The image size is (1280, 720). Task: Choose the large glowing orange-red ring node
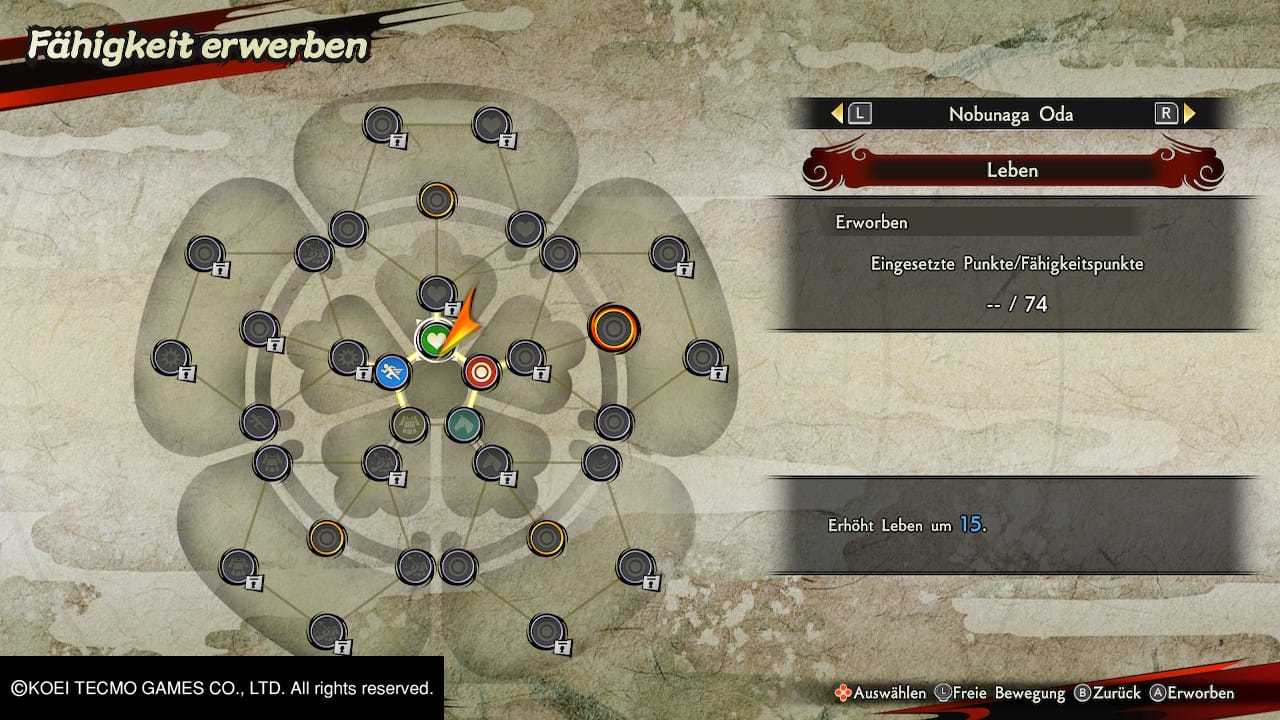tap(613, 327)
